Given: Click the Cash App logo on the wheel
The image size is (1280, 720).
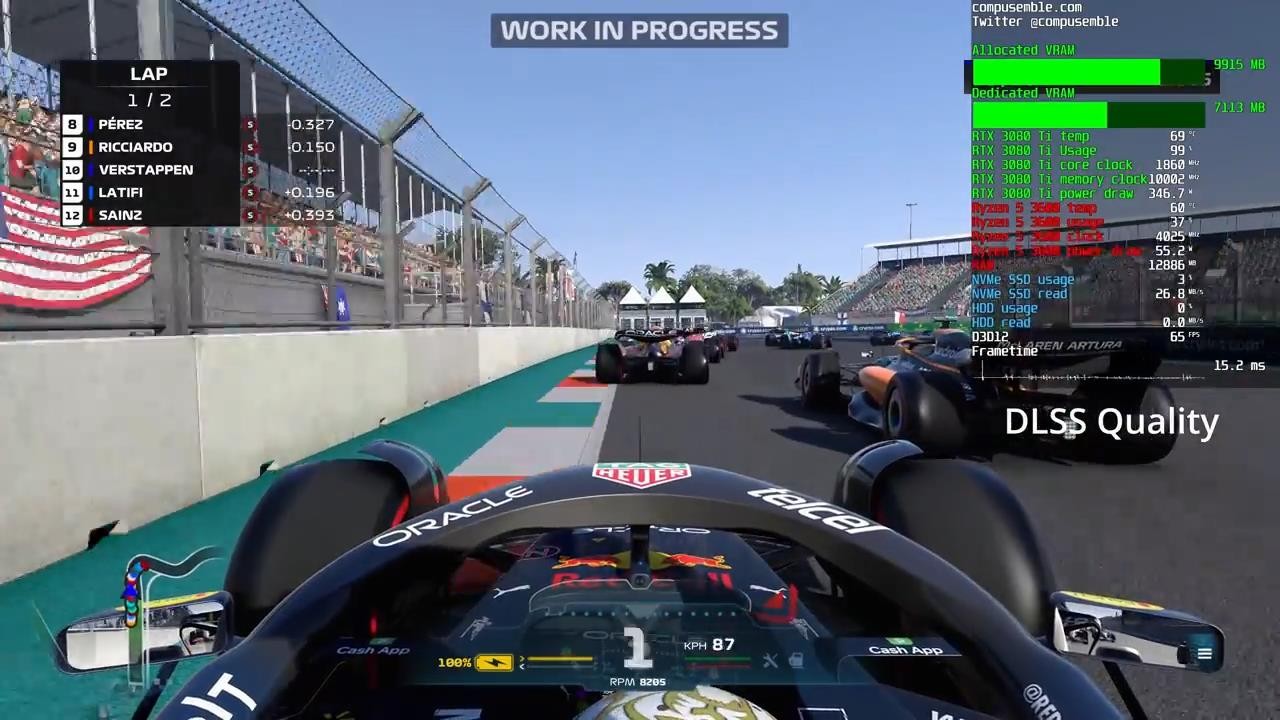Looking at the screenshot, I should (905, 649).
